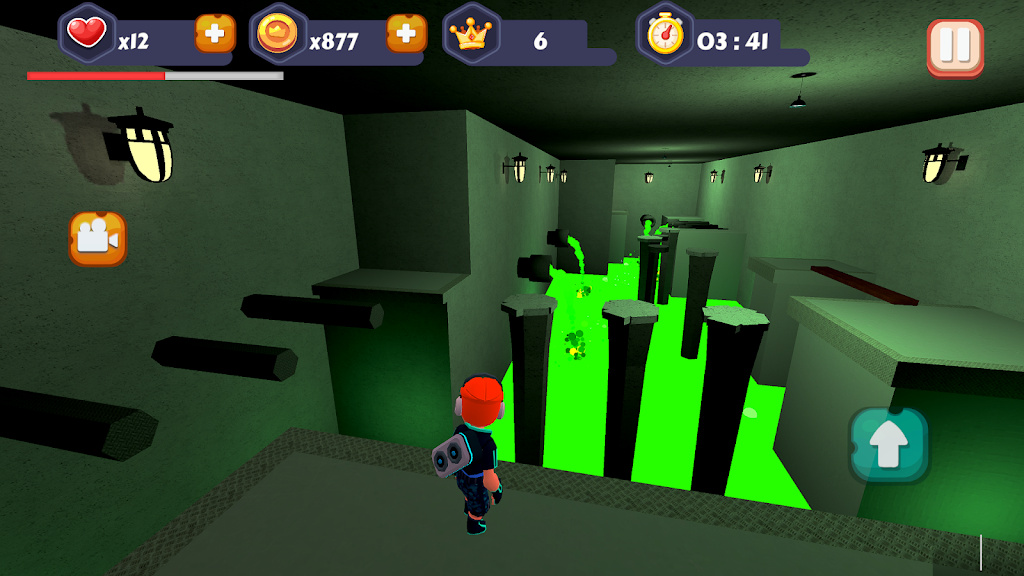Viewport: 1024px width, 576px height.
Task: Tap the orange video camera button
Action: pyautogui.click(x=98, y=239)
